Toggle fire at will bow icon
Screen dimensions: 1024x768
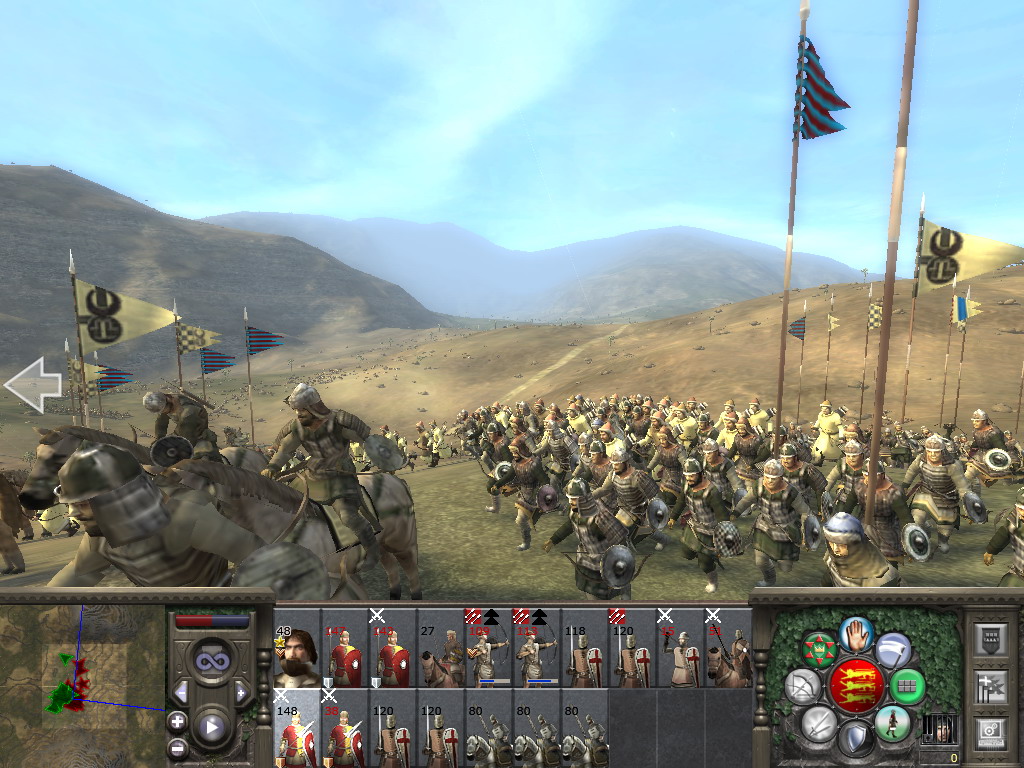point(803,686)
